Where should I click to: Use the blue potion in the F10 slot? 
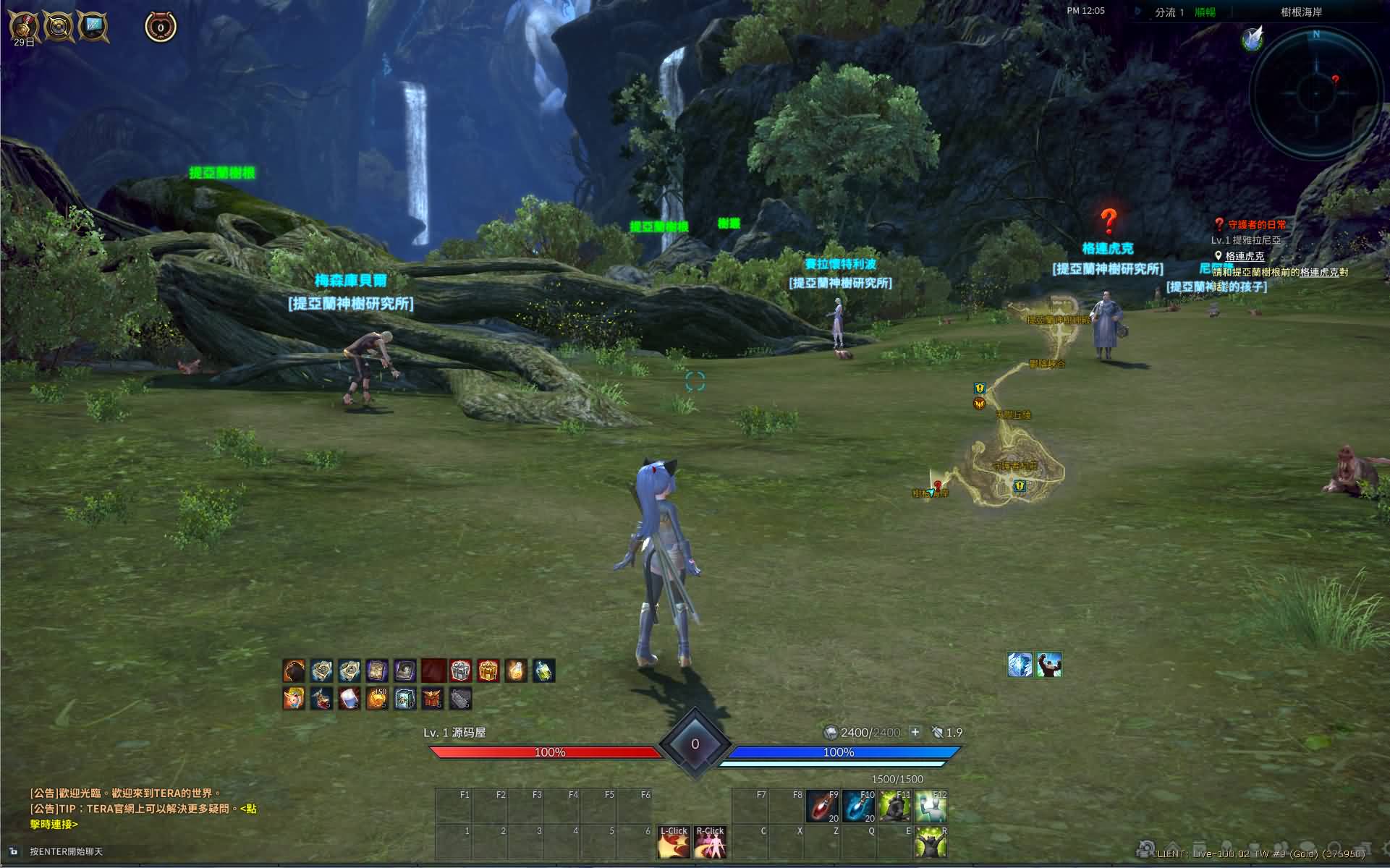click(858, 805)
